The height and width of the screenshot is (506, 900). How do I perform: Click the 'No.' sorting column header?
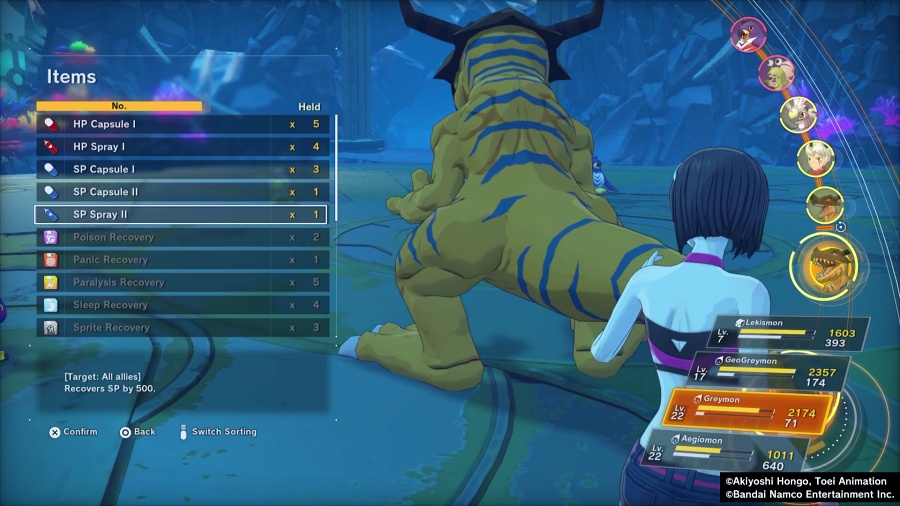pos(119,106)
